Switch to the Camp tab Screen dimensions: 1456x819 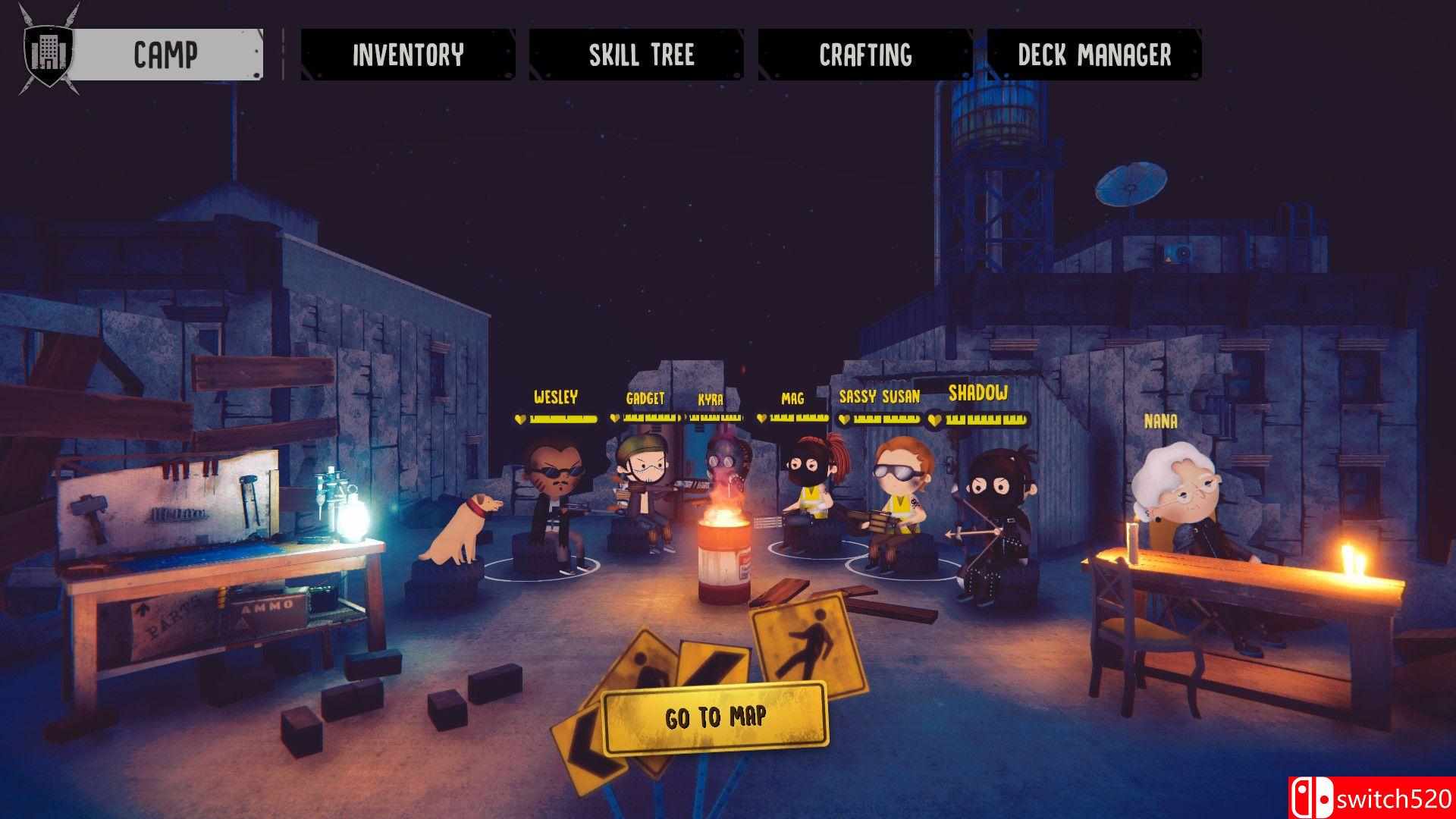tap(165, 55)
